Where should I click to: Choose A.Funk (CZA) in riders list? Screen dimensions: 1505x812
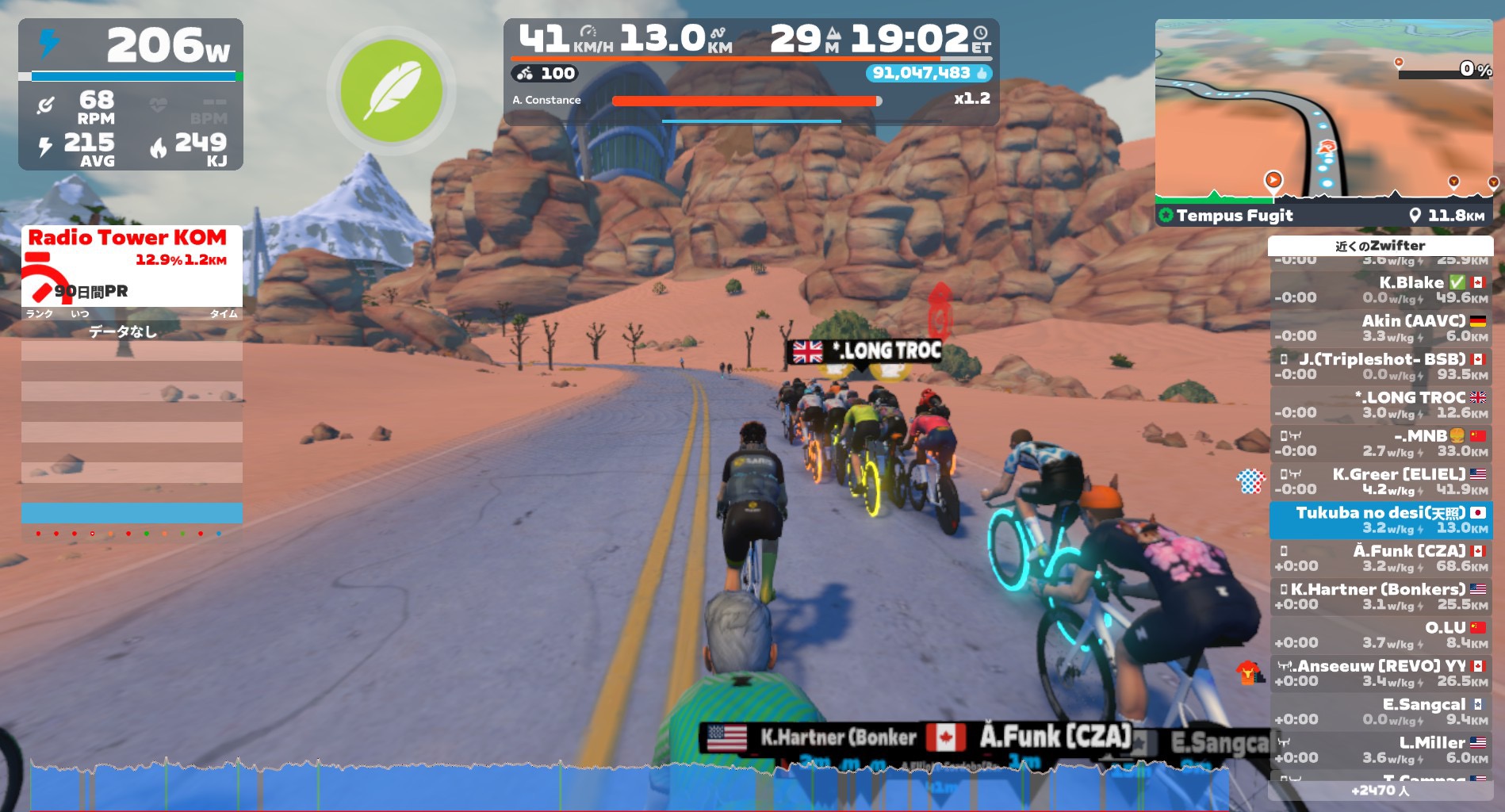click(x=1381, y=558)
